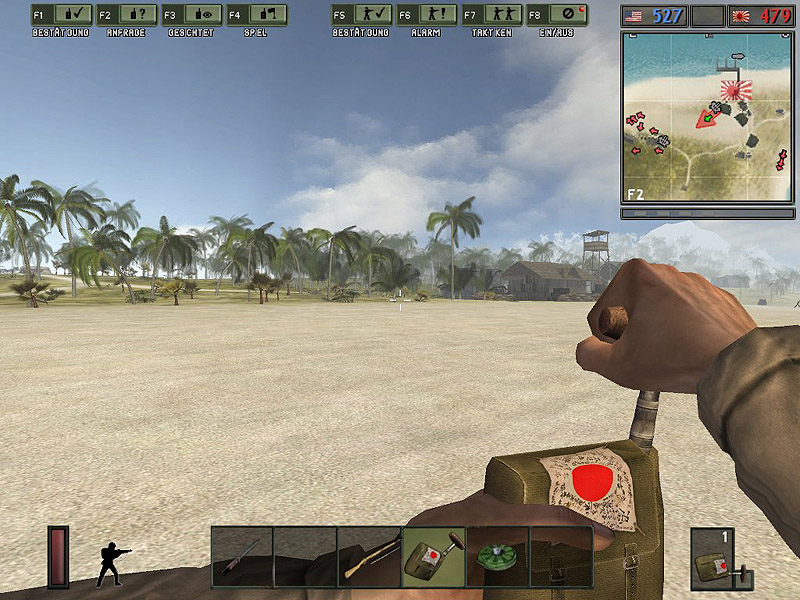Select the rifle weapon slot

click(369, 557)
